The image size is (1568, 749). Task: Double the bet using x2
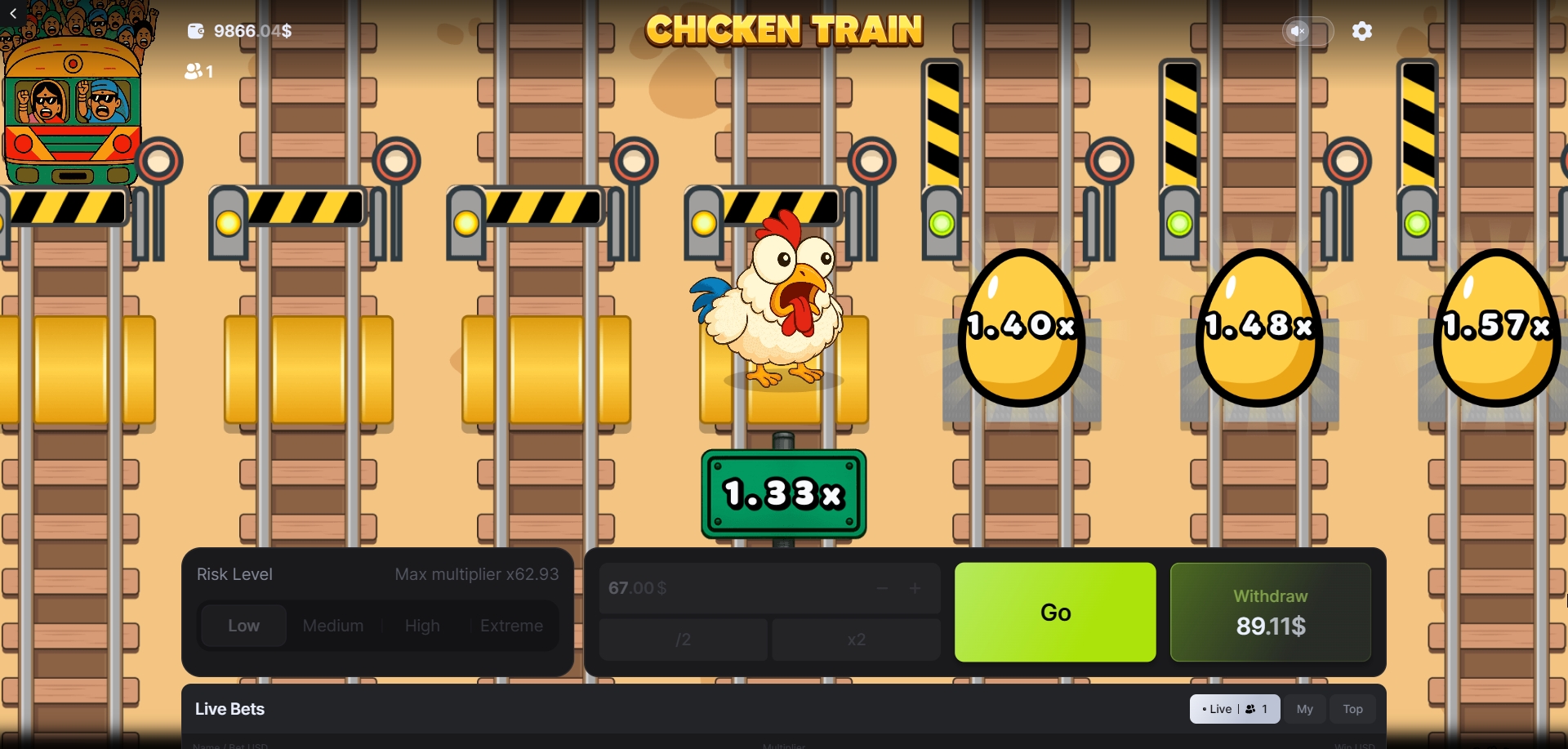click(x=856, y=640)
